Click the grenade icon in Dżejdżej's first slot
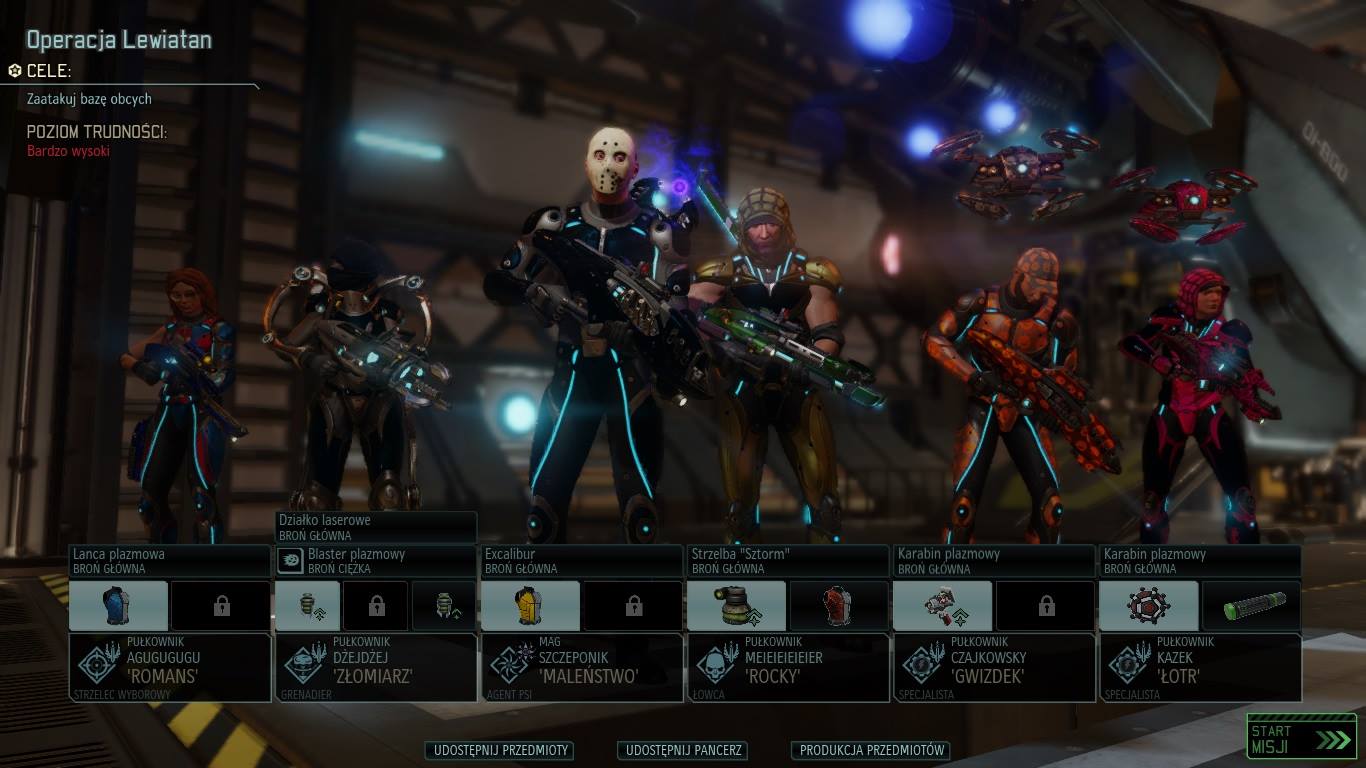The image size is (1366, 768). pyautogui.click(x=308, y=605)
